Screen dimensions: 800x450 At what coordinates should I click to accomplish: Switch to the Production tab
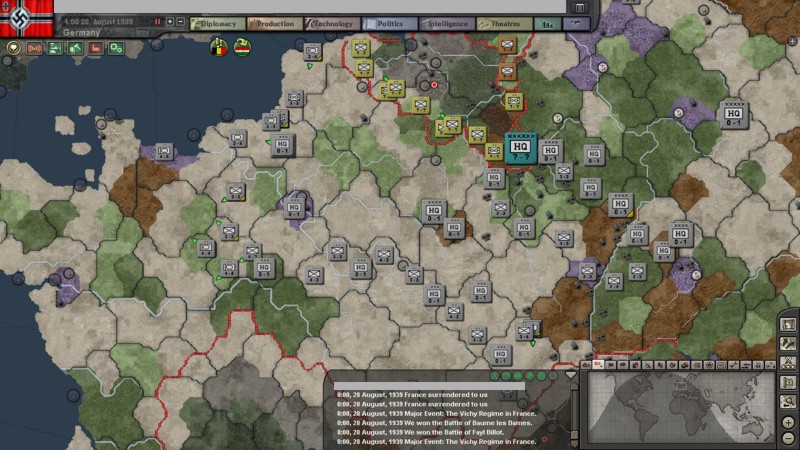coord(271,23)
